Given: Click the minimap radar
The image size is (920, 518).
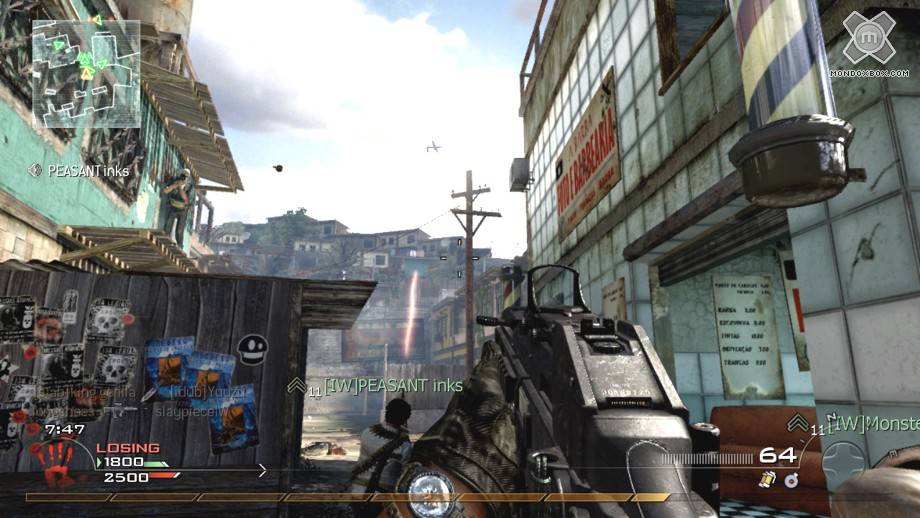Looking at the screenshot, I should coord(86,72).
